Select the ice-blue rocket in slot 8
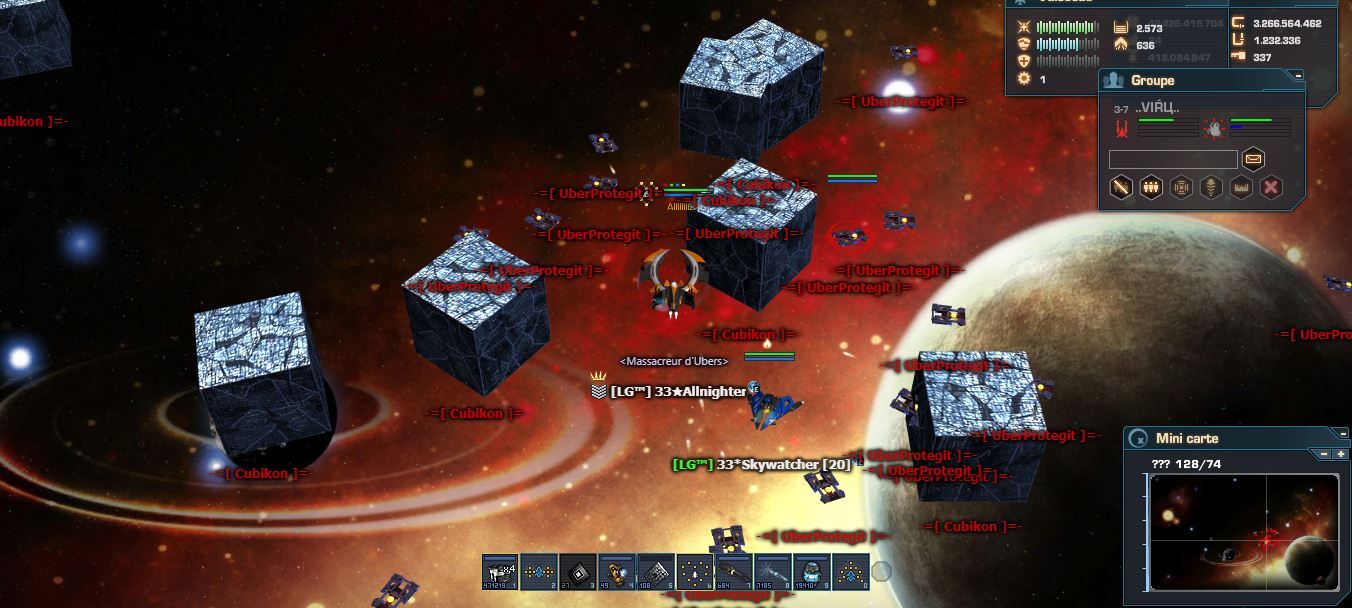This screenshot has height=608, width=1352. 773,572
